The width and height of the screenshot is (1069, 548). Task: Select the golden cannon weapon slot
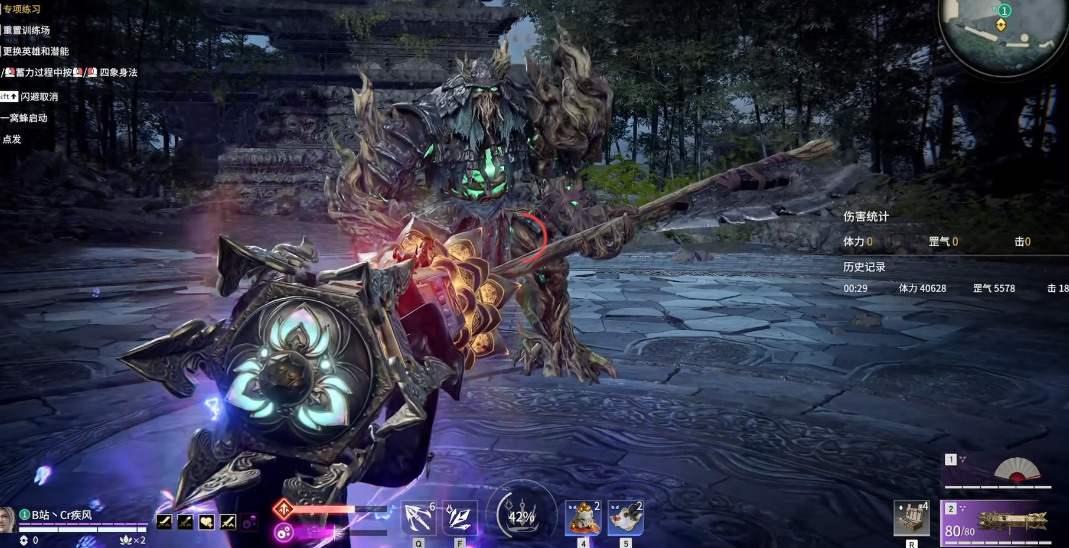coord(1008,520)
